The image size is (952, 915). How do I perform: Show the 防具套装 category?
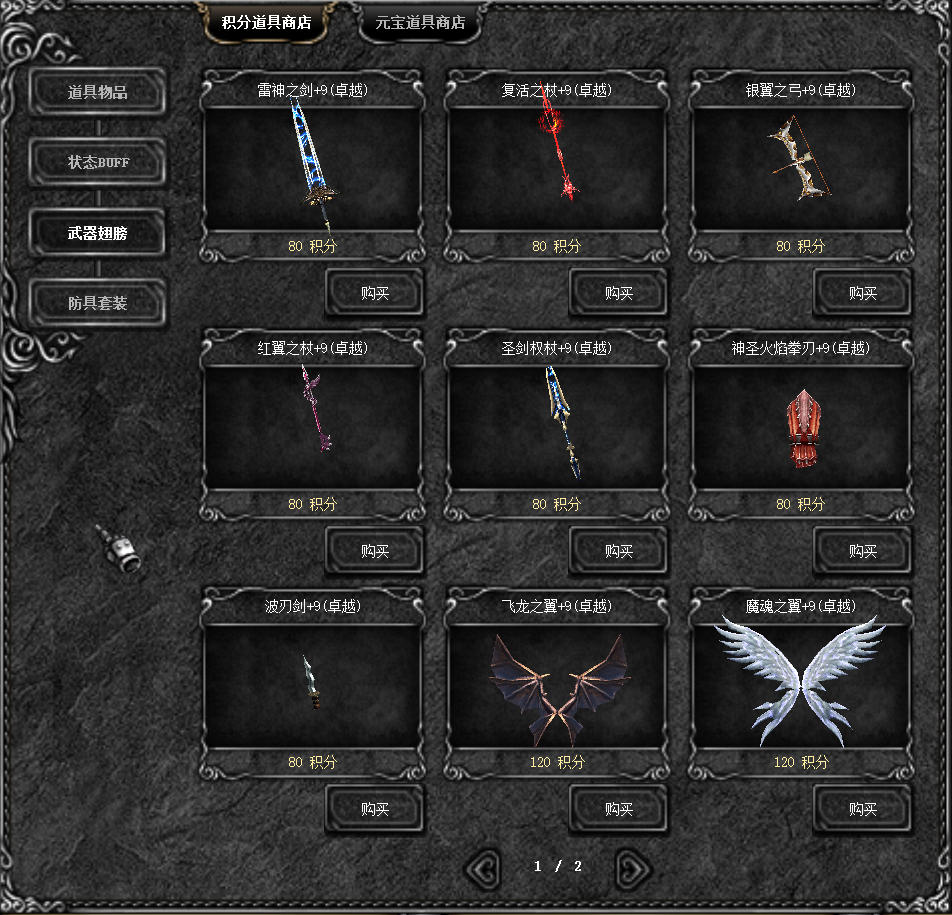point(98,303)
